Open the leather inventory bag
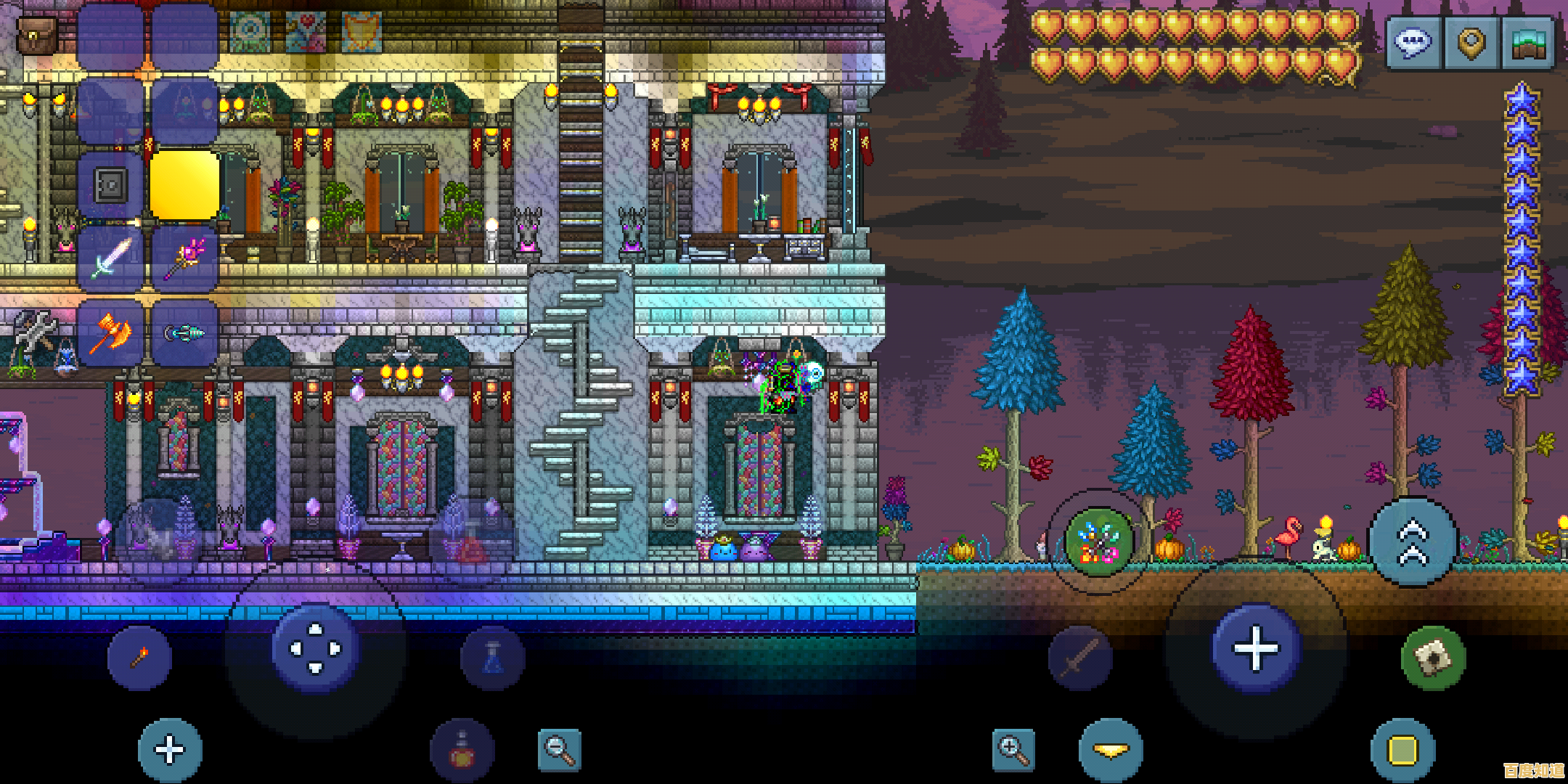The image size is (1568, 784). pos(36,34)
